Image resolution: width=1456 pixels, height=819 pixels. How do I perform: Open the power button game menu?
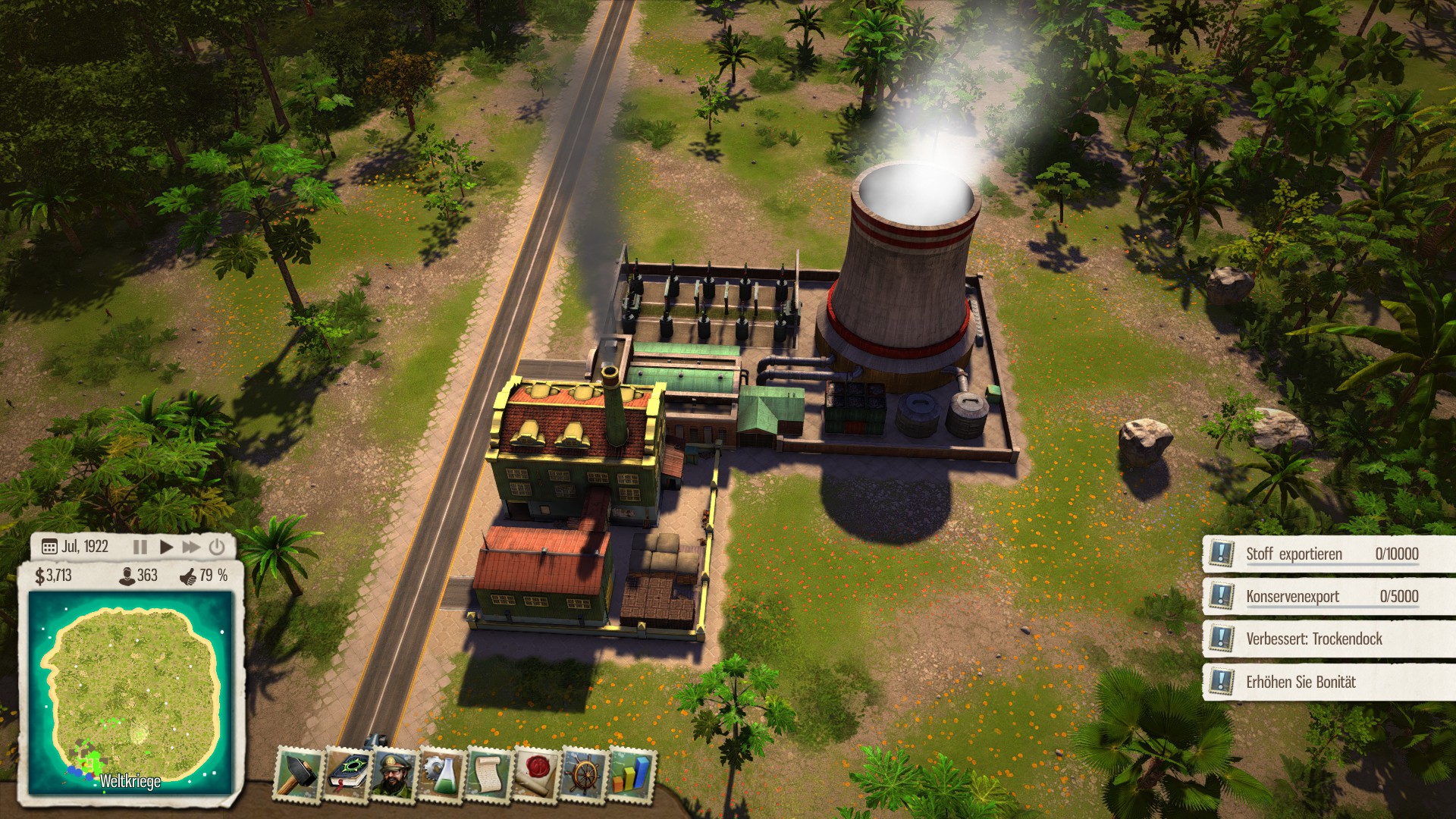point(217,547)
